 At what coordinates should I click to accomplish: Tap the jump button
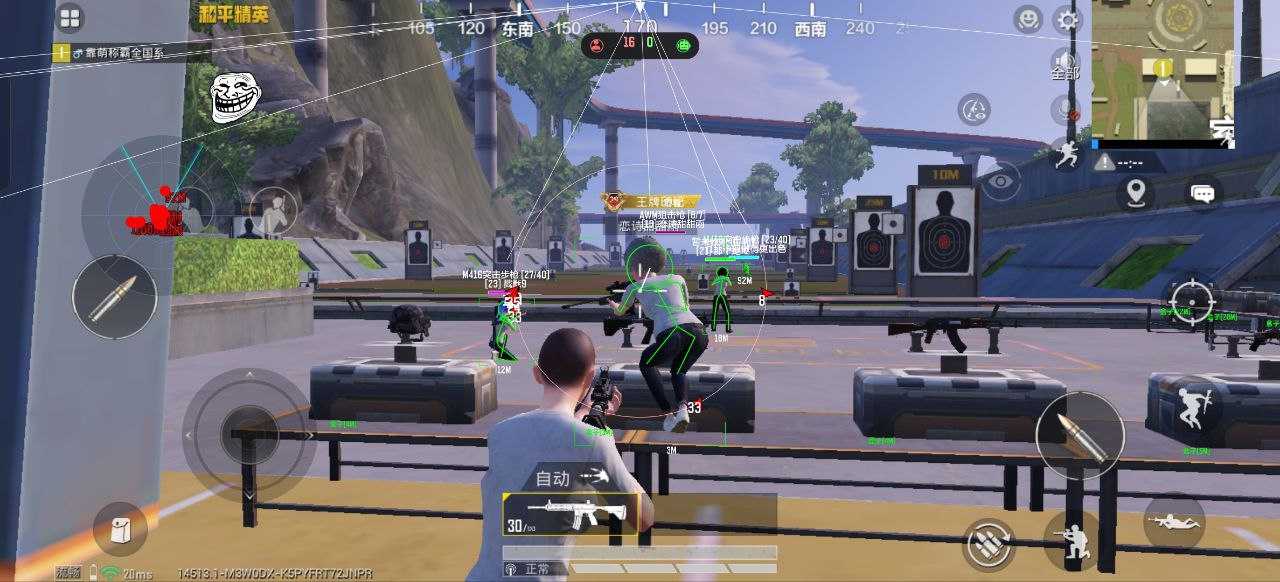(1190, 404)
